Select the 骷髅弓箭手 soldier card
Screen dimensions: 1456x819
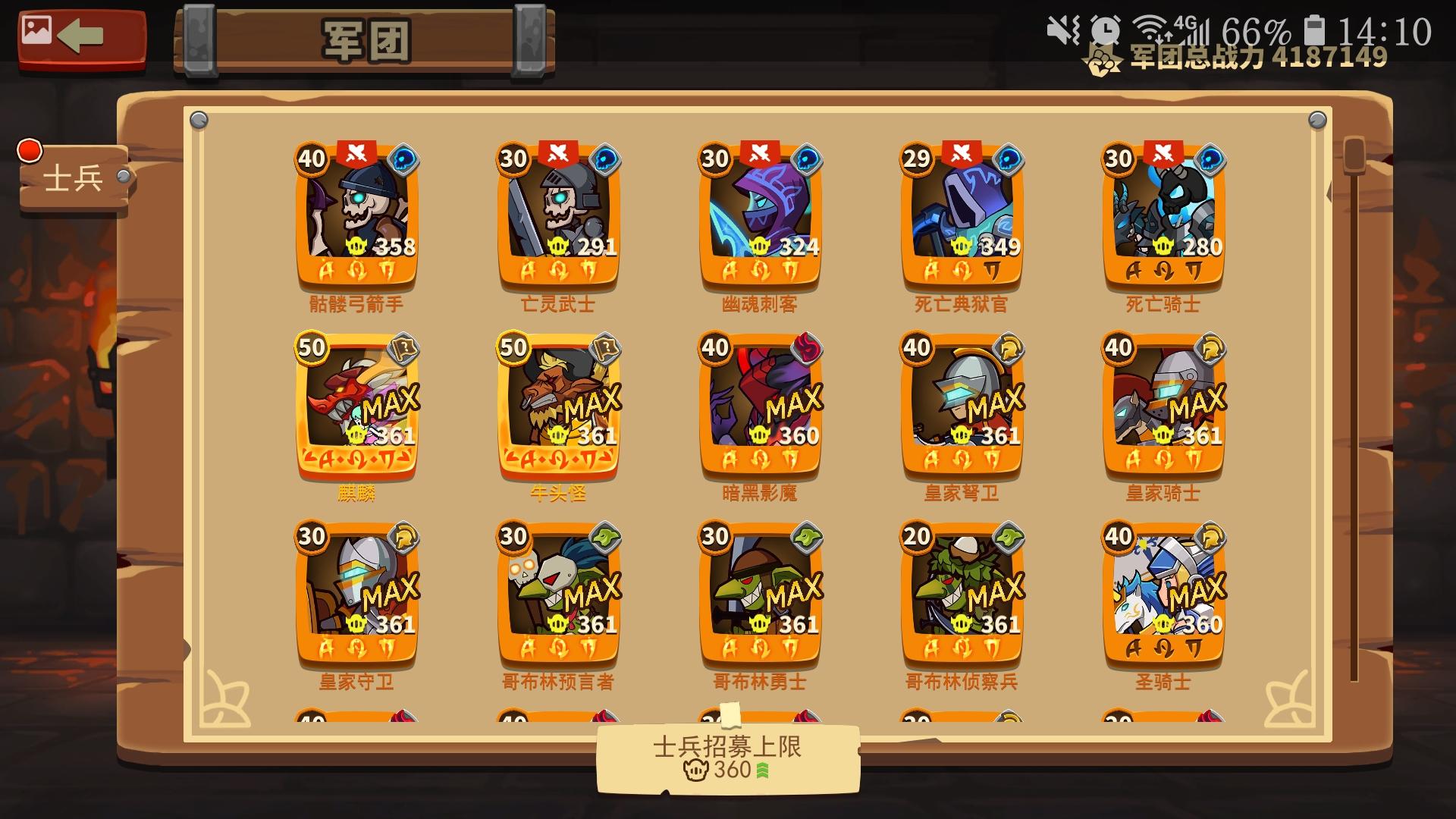tap(355, 216)
